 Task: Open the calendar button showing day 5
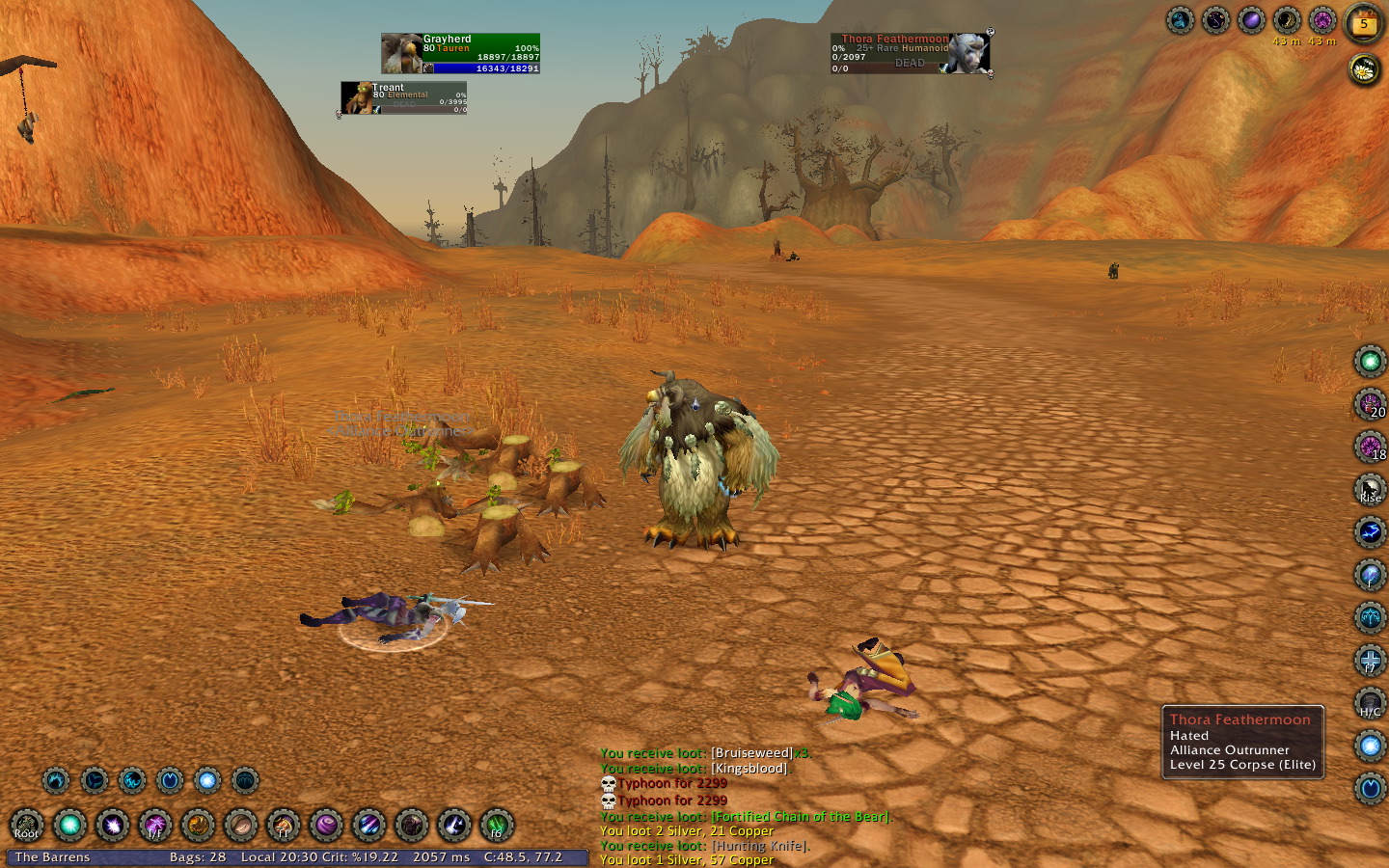point(1364,23)
